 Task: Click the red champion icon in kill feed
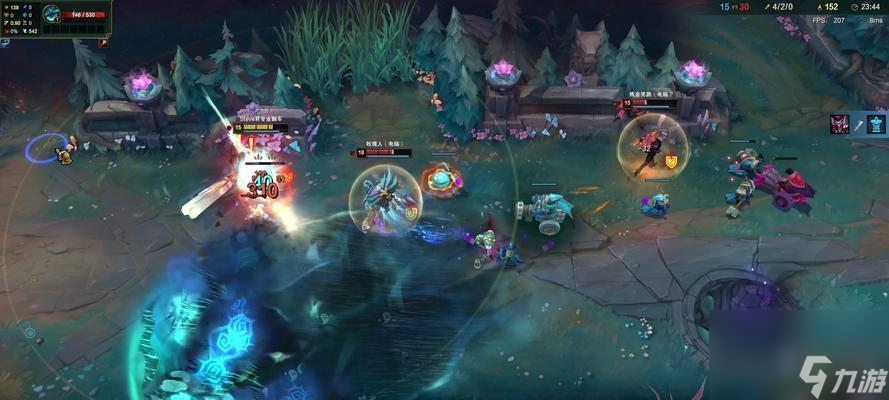point(839,124)
